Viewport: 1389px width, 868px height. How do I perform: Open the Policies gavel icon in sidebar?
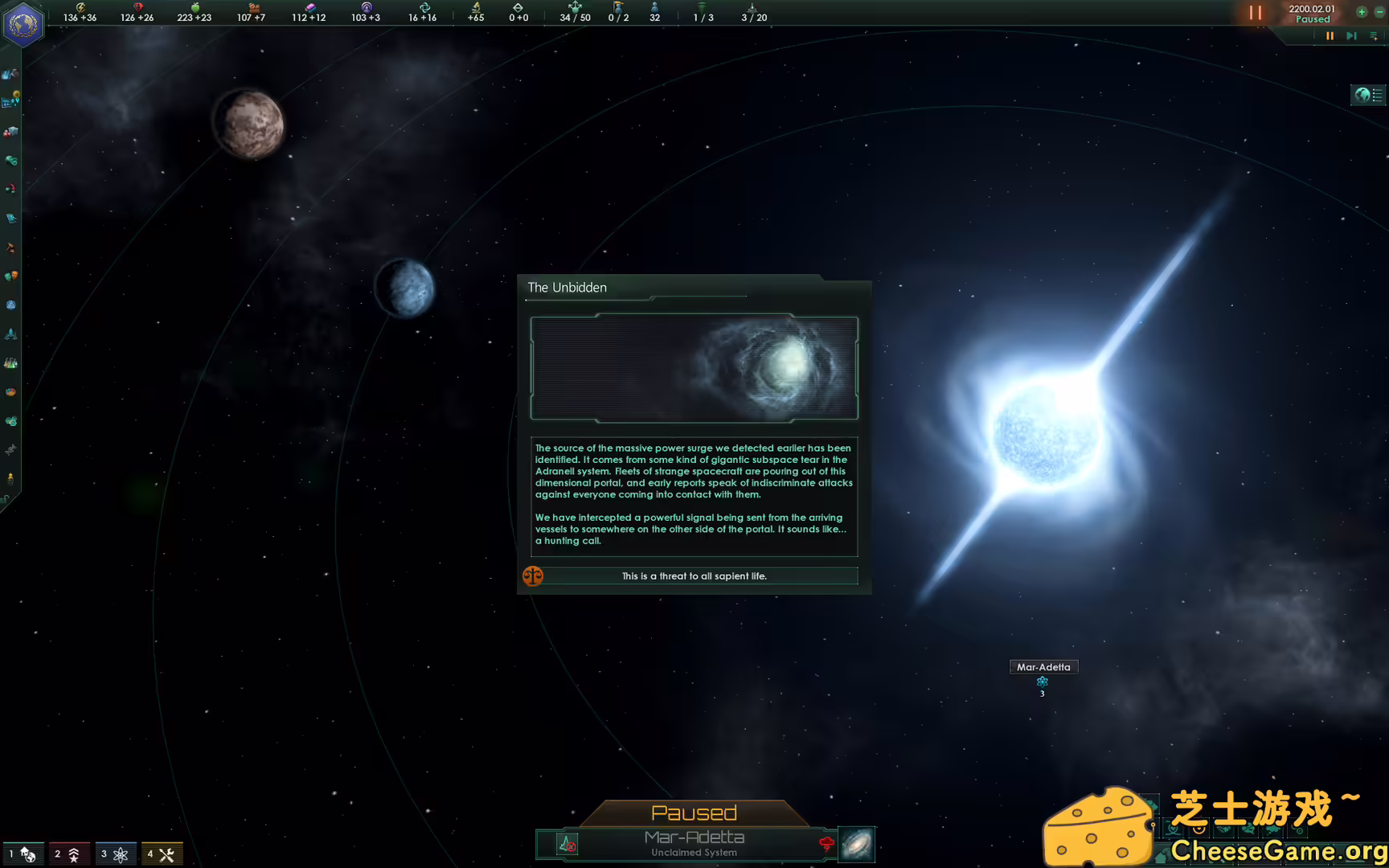click(x=10, y=248)
